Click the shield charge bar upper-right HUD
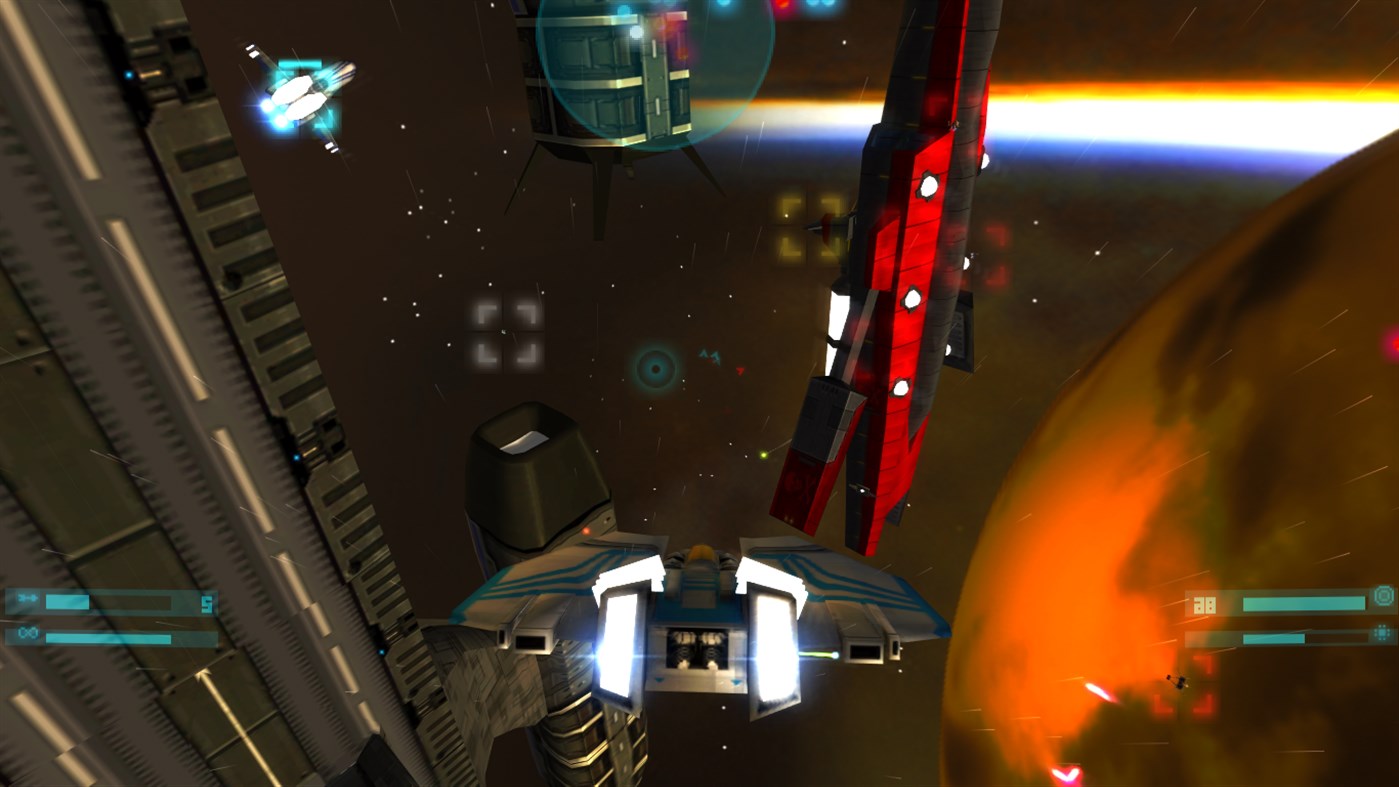 (1305, 603)
